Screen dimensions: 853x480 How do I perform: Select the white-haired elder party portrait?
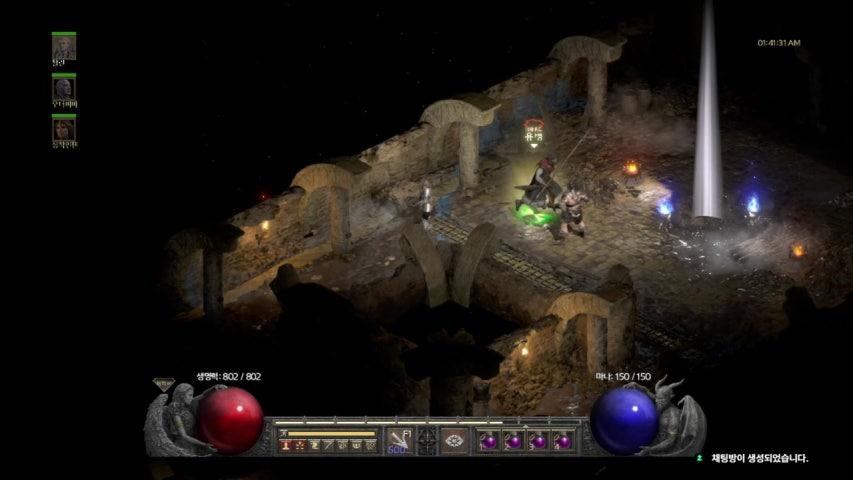pyautogui.click(x=64, y=46)
